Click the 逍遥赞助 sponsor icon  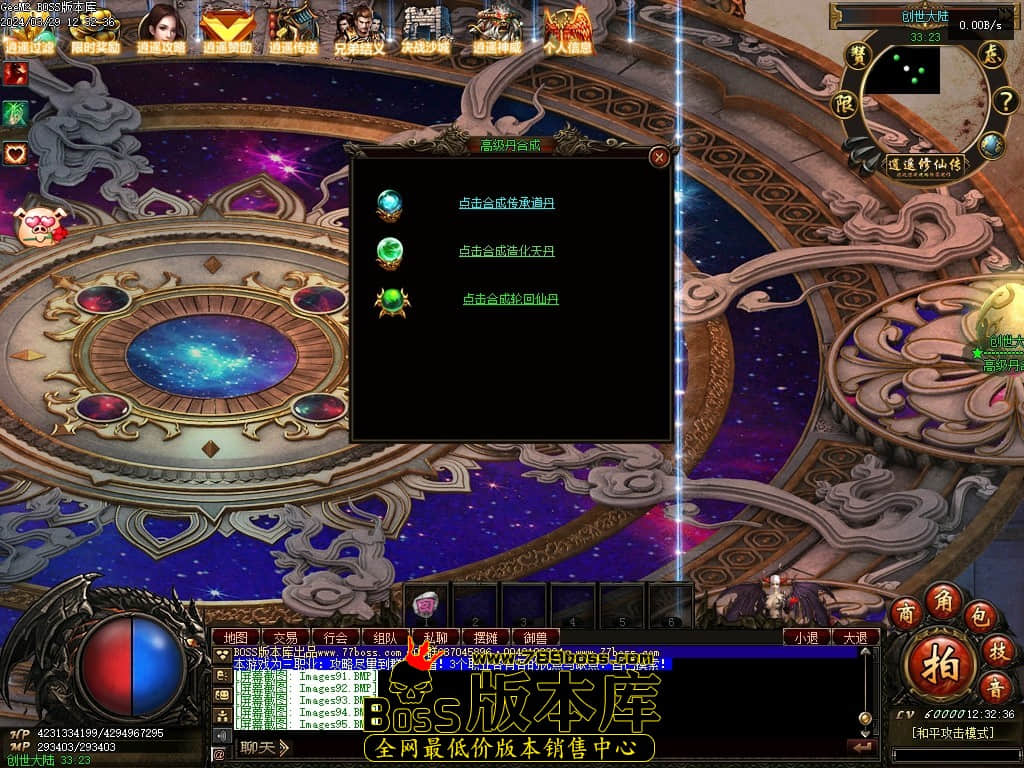[x=227, y=30]
